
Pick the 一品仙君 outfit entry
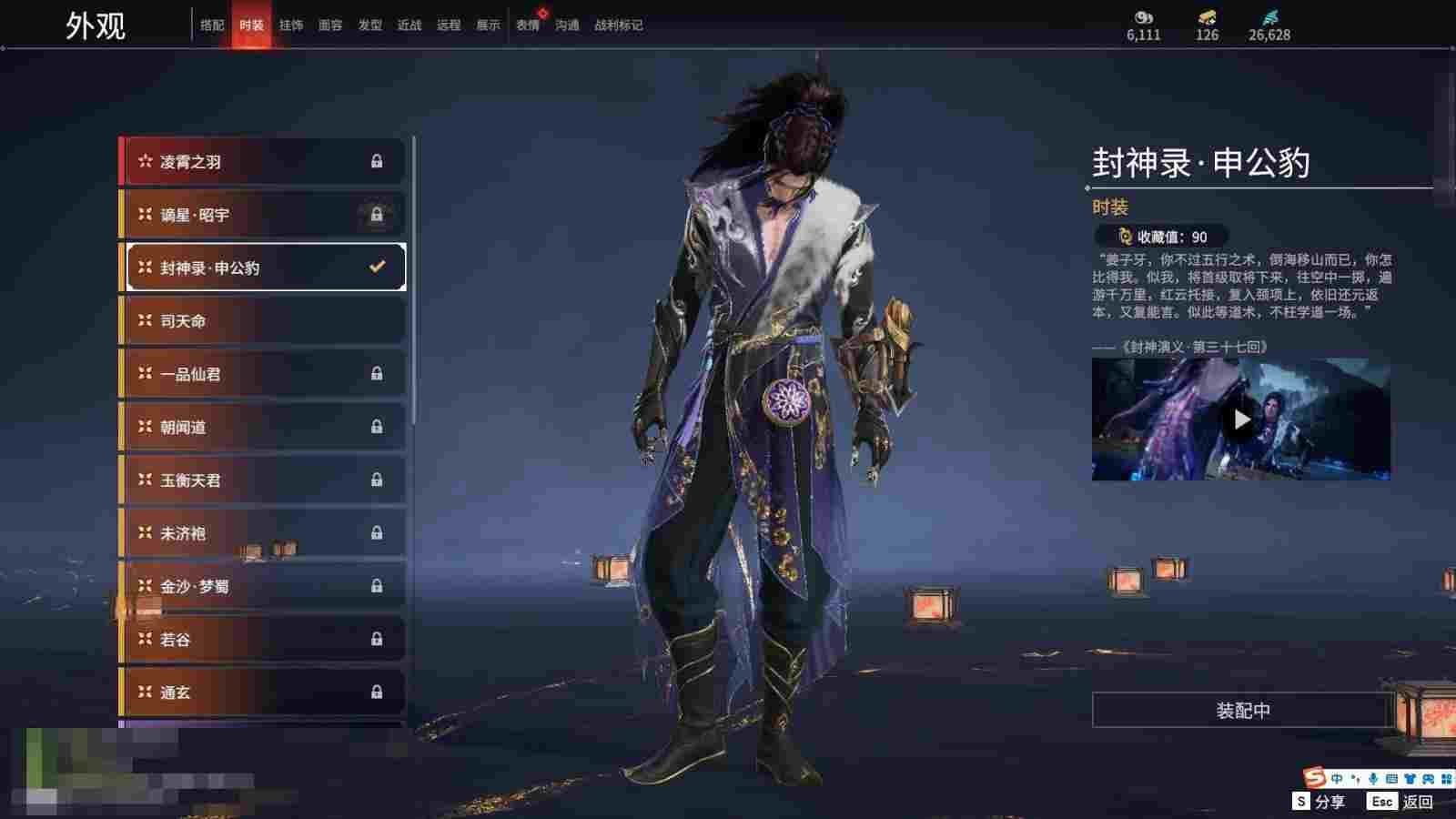pyautogui.click(x=262, y=374)
